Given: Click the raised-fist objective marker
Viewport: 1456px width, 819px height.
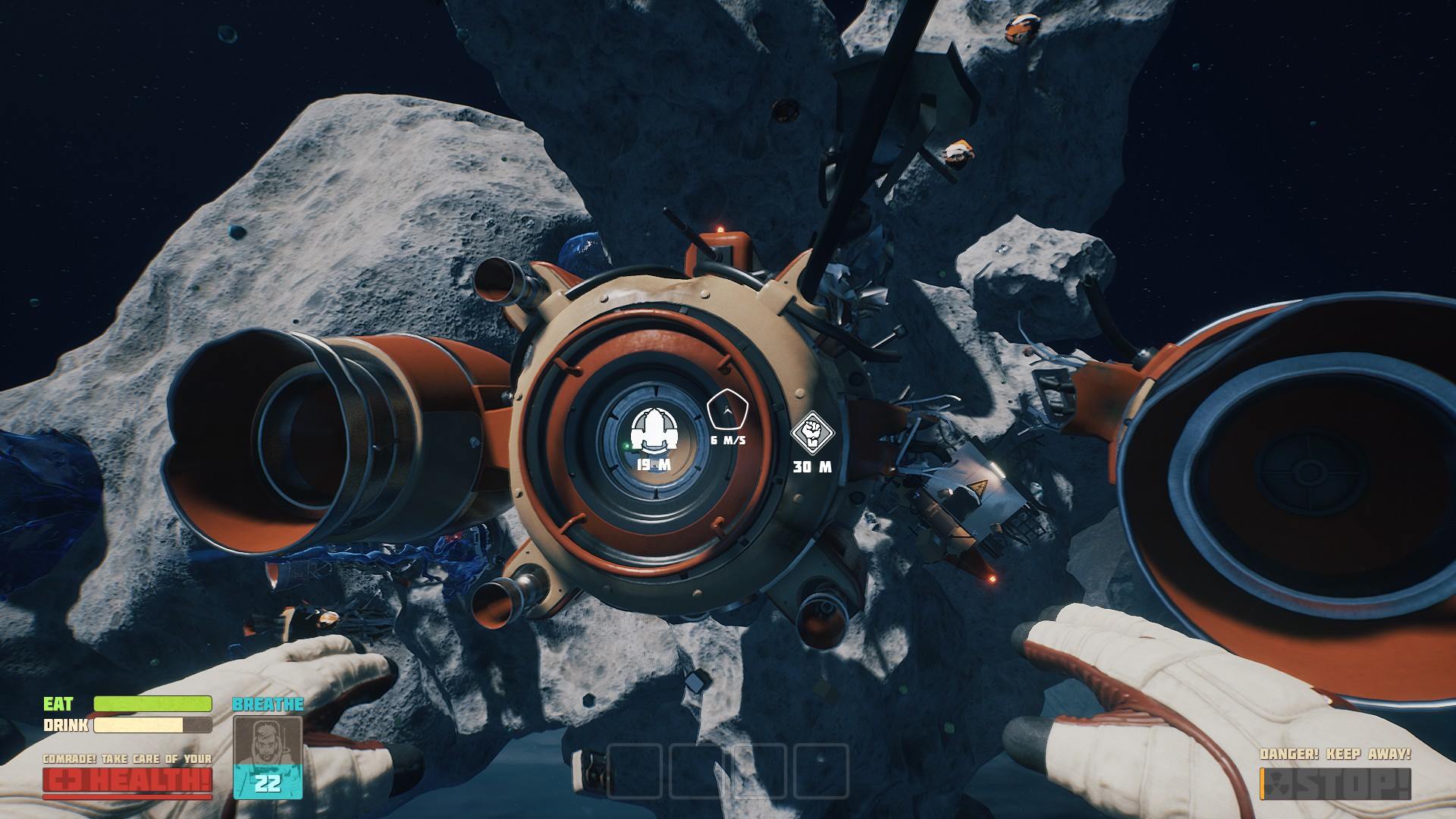Looking at the screenshot, I should 812,433.
